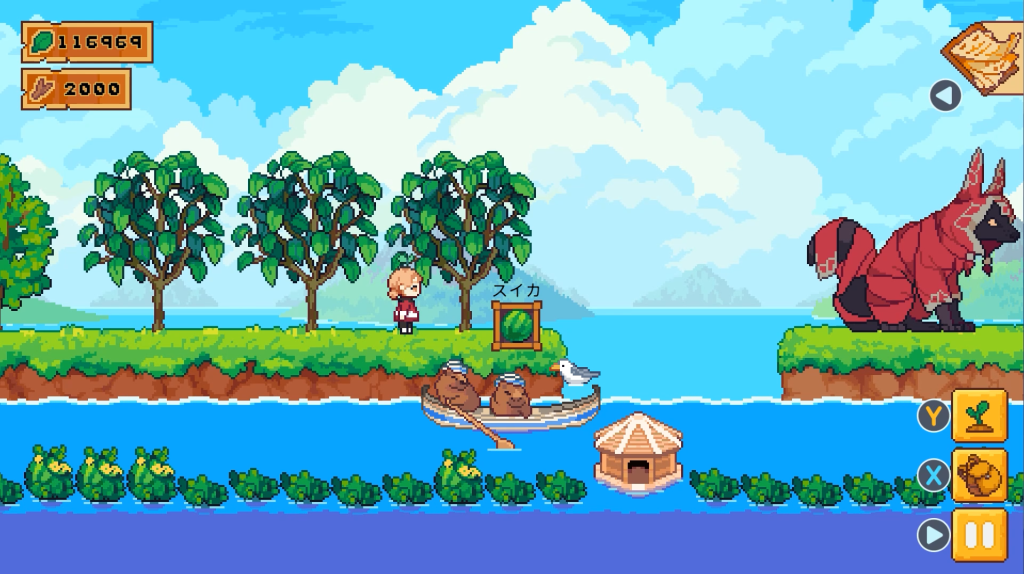Open the backpack inventory
This screenshot has height=574, width=1024.
979,475
